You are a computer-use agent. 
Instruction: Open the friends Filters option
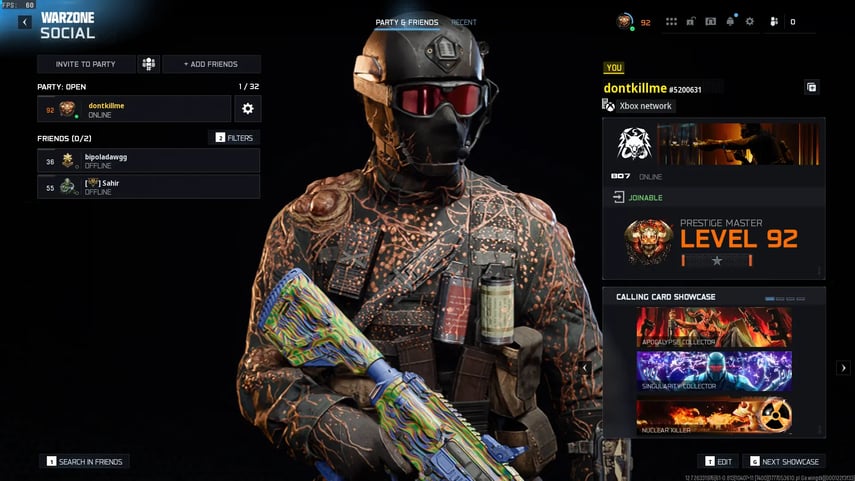pos(234,137)
